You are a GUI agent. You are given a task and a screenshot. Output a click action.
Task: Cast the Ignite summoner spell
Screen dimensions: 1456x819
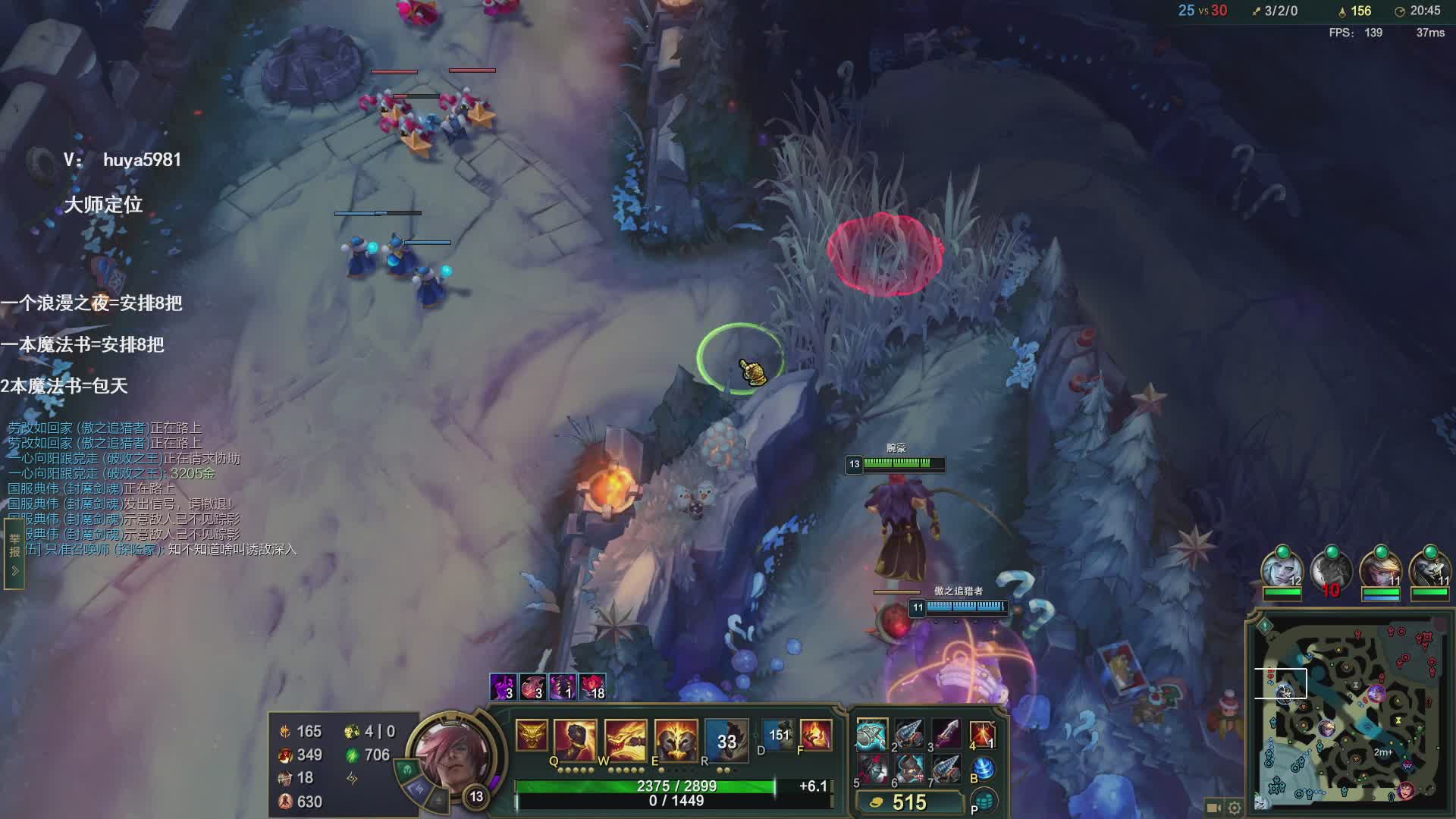point(816,734)
